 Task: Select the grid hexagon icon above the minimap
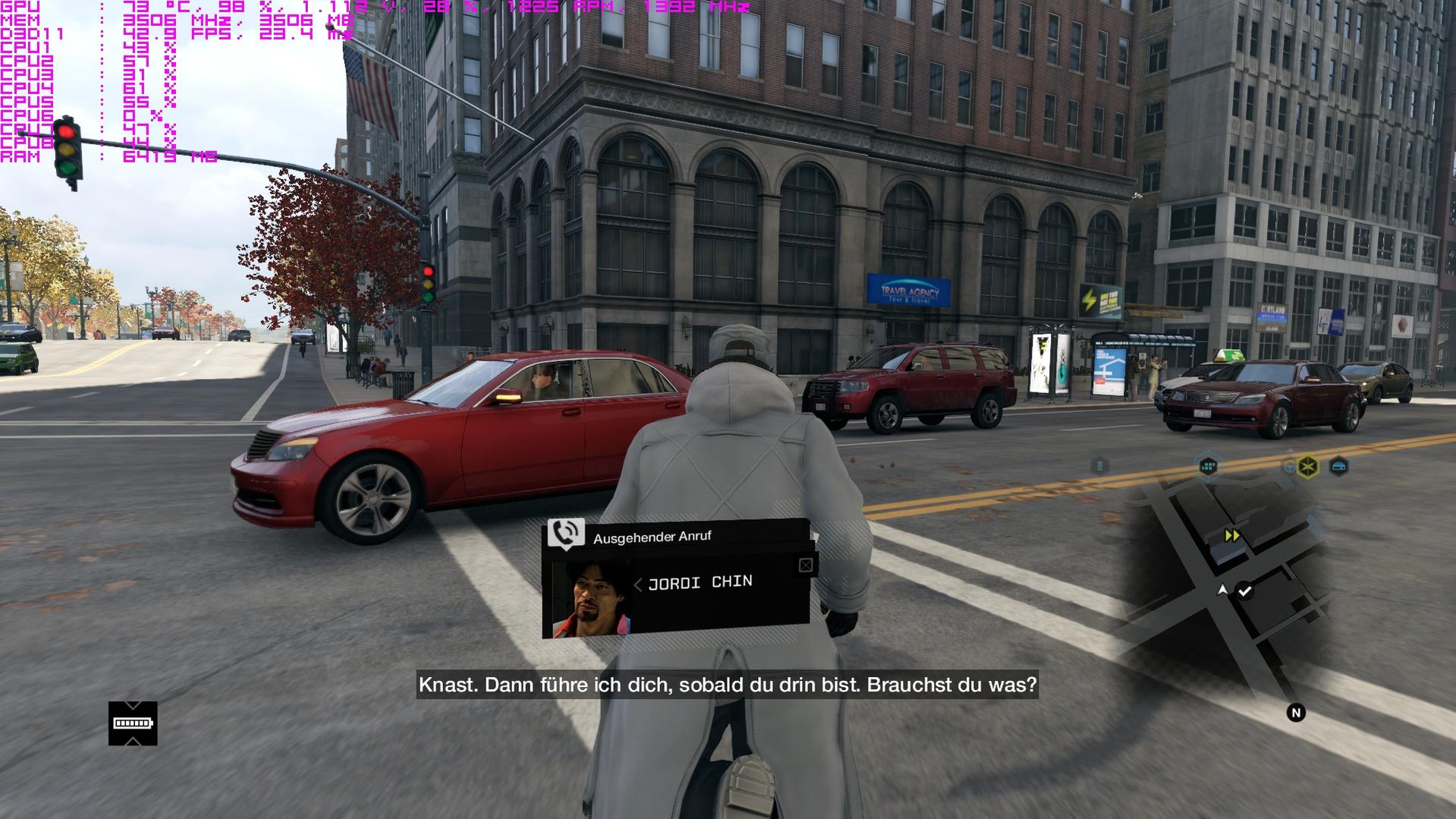pos(1208,465)
